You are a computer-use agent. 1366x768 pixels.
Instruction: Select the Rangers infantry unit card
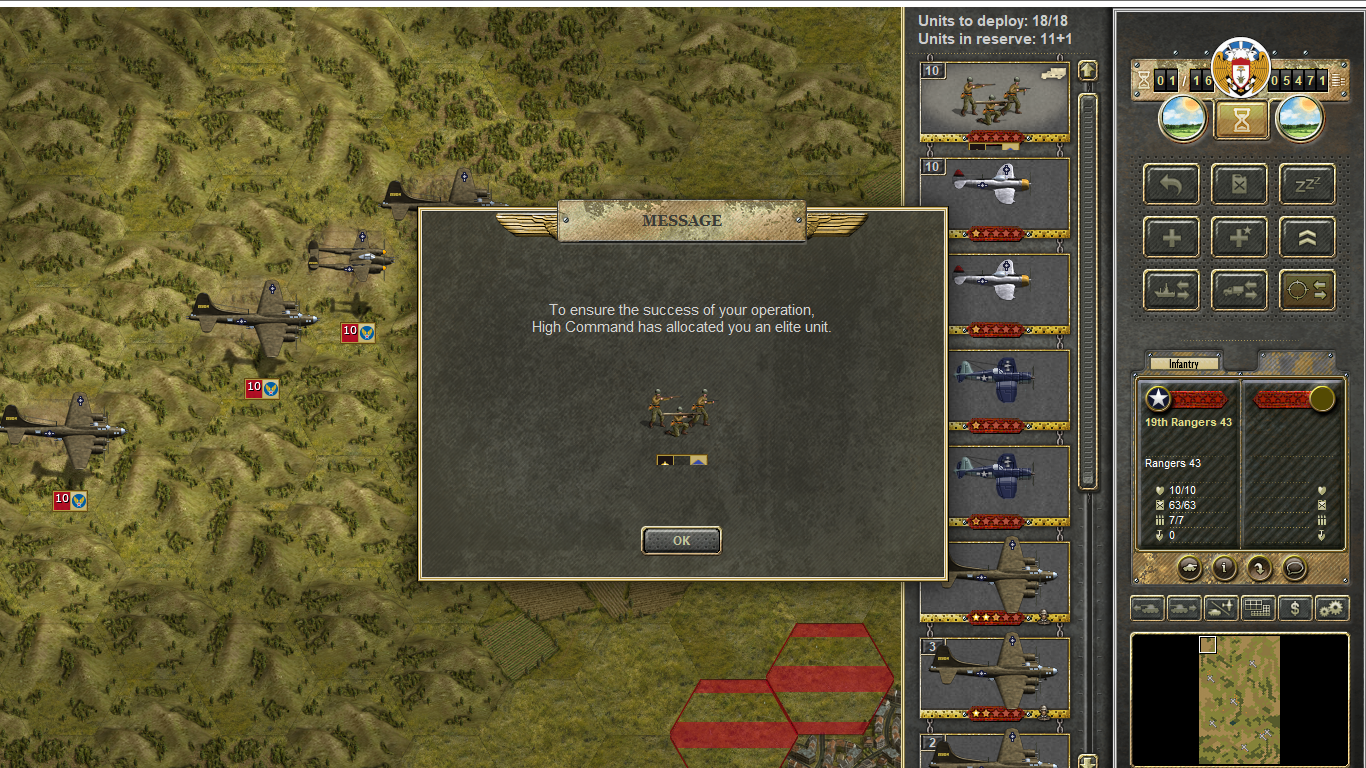[x=994, y=100]
